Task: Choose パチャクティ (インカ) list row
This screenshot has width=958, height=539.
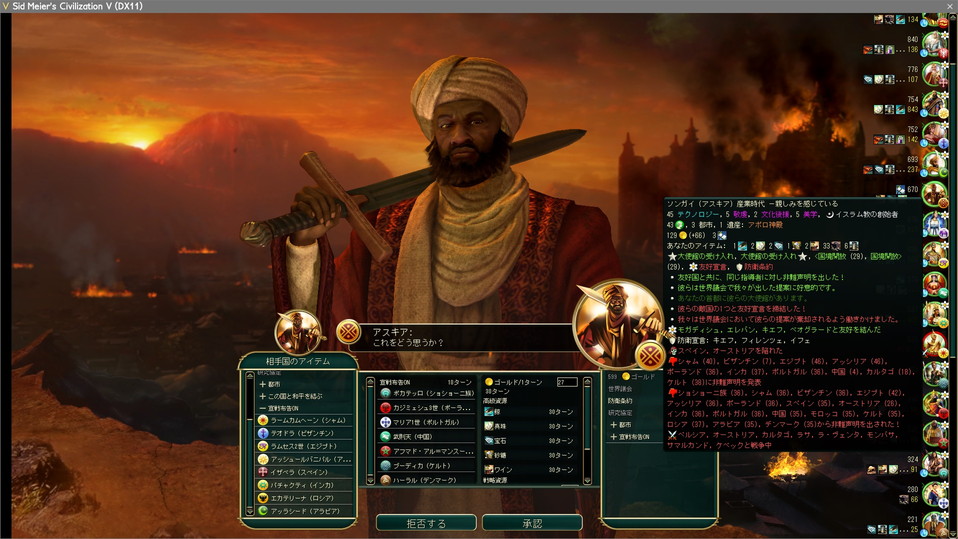Action: pos(302,485)
